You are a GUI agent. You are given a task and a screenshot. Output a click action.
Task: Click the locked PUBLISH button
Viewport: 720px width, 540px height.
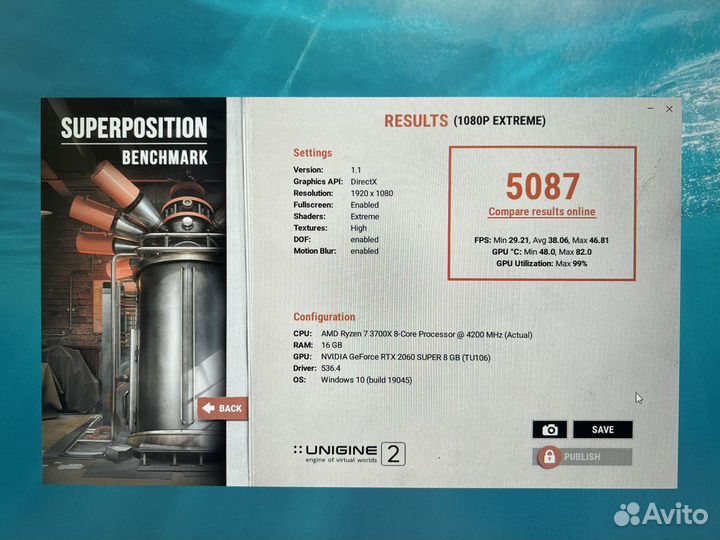583,457
